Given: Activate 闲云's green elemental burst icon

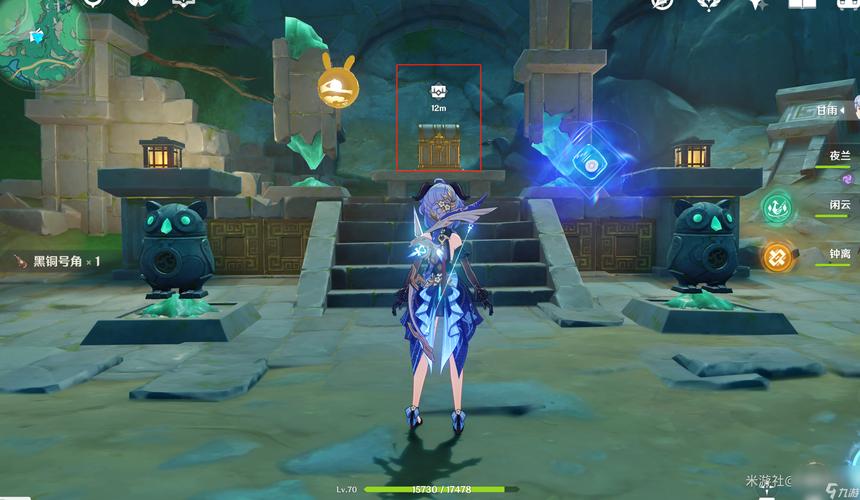Looking at the screenshot, I should 777,207.
